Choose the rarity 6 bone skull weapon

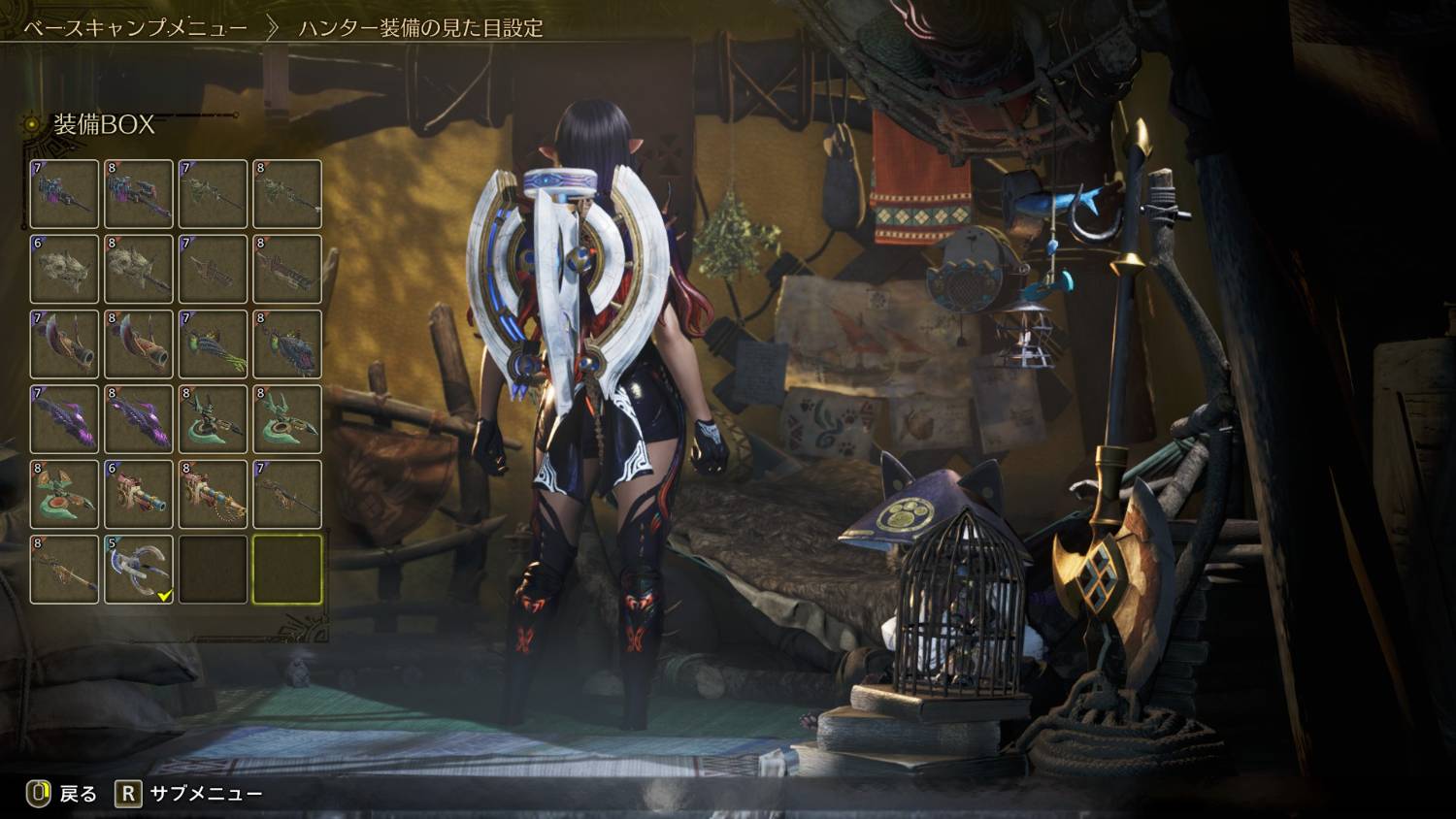64,269
